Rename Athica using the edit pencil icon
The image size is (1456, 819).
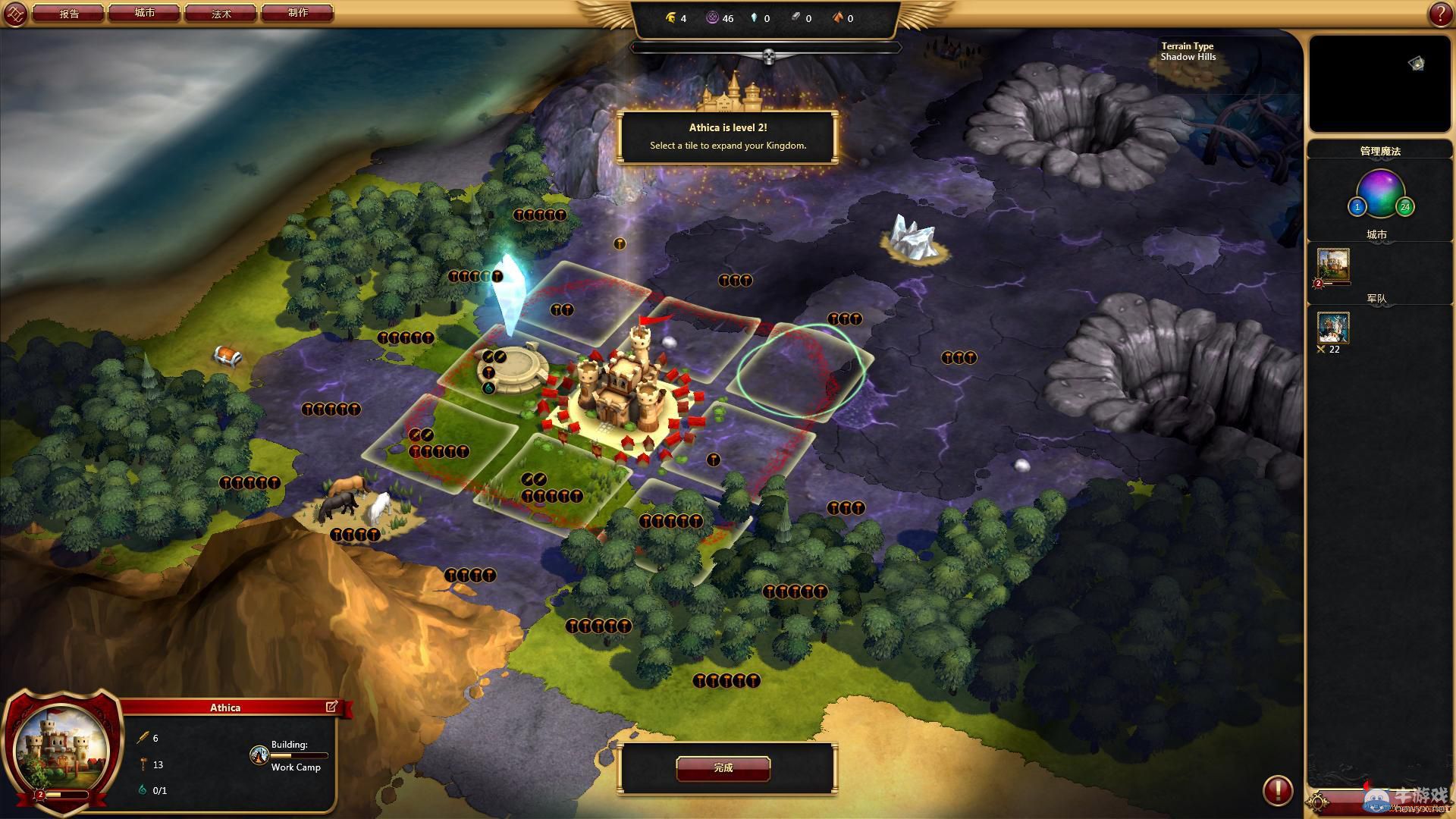(331, 707)
